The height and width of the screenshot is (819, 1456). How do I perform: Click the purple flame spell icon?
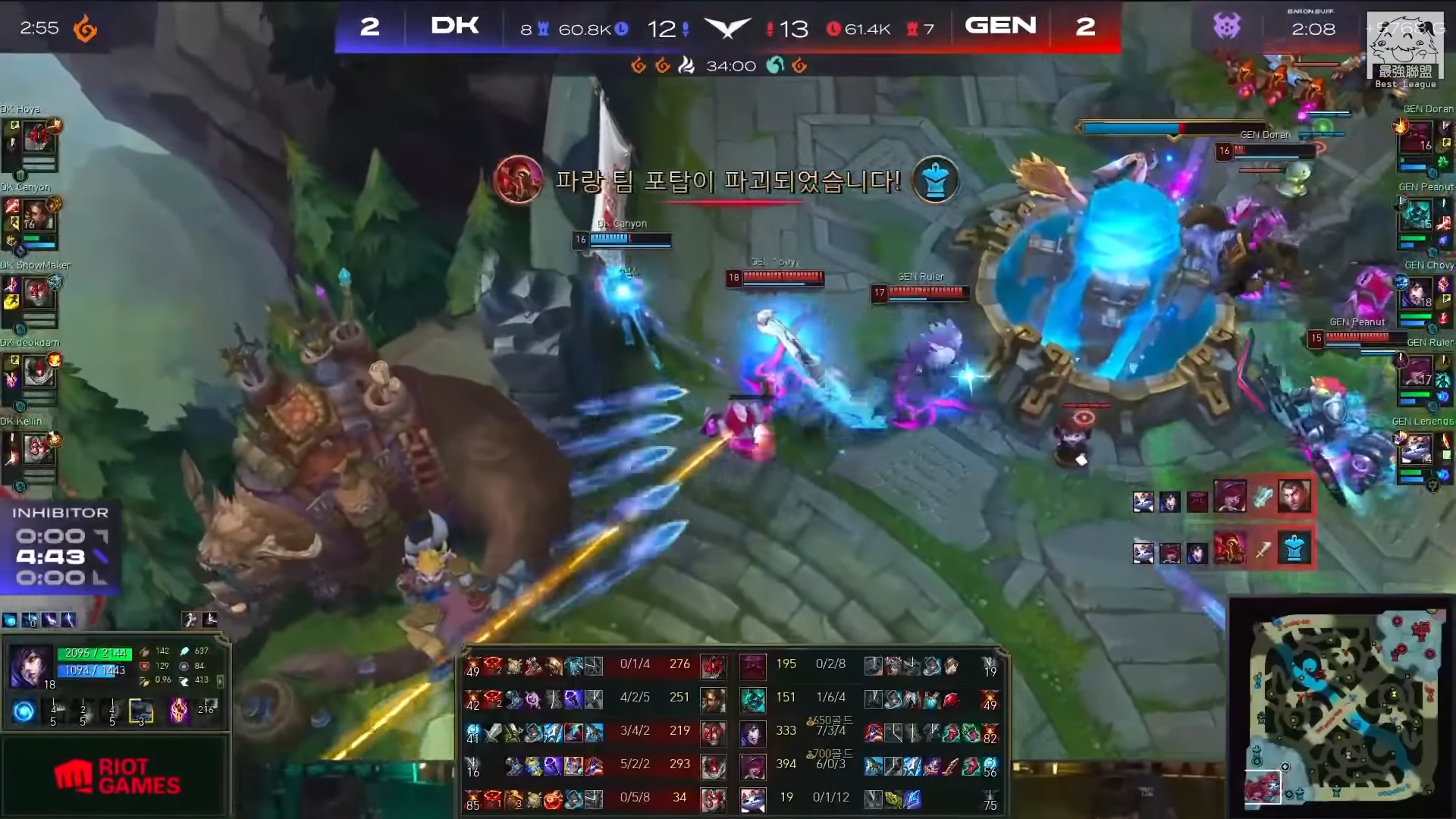[x=179, y=711]
